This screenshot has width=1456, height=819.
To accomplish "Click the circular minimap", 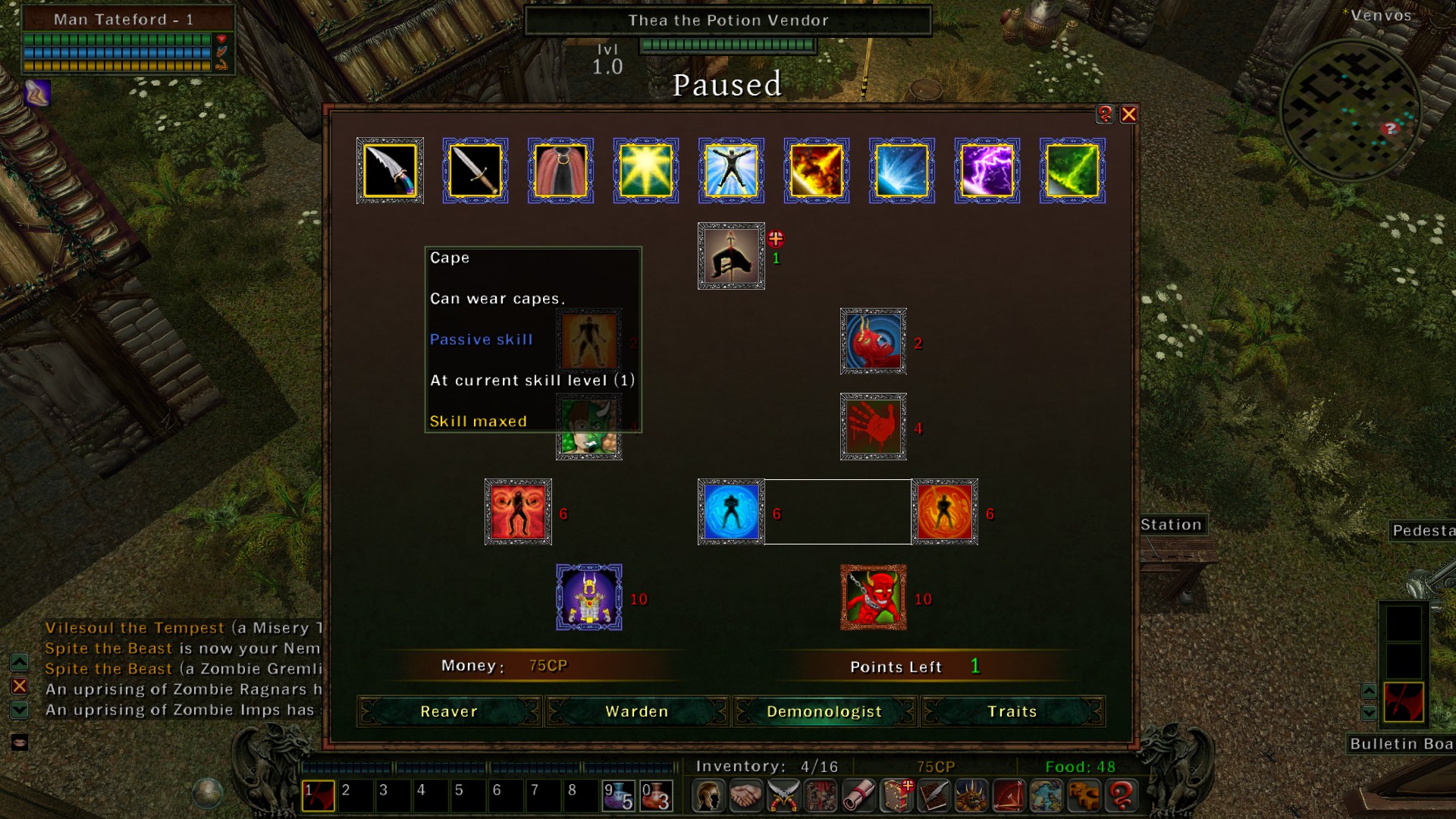I will coord(1349,110).
